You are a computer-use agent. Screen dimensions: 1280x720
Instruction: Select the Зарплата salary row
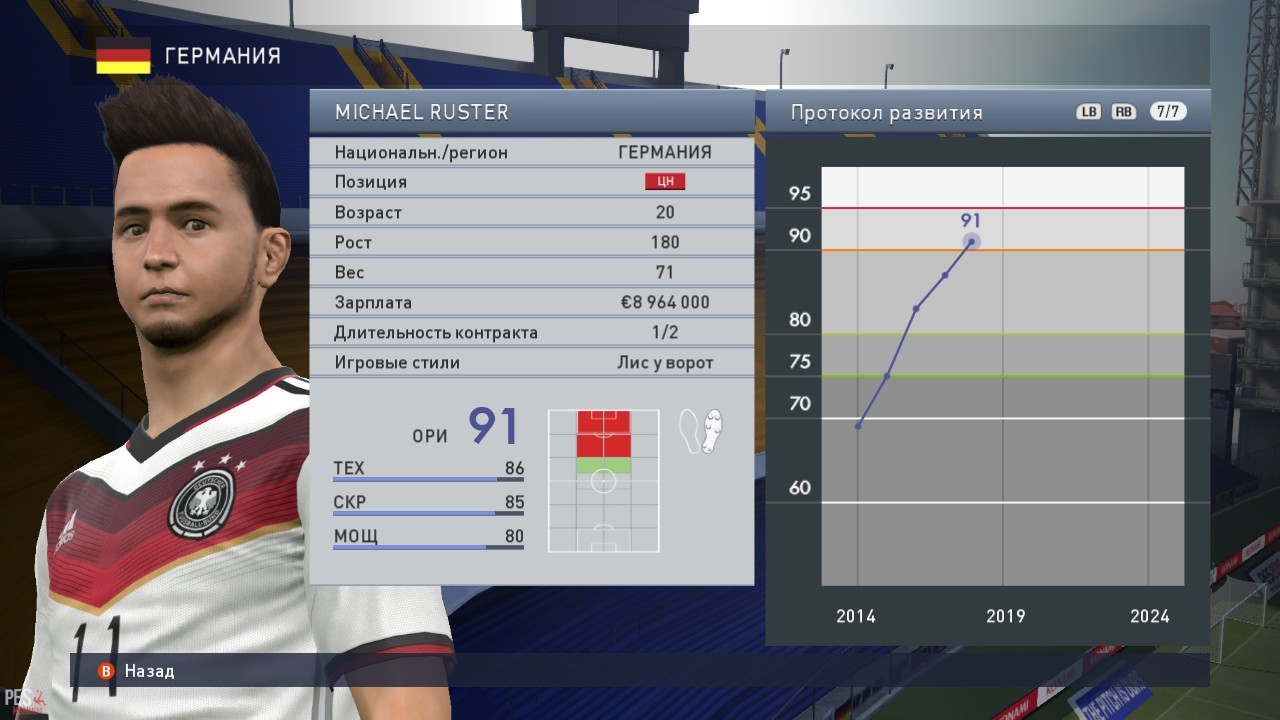[x=531, y=302]
